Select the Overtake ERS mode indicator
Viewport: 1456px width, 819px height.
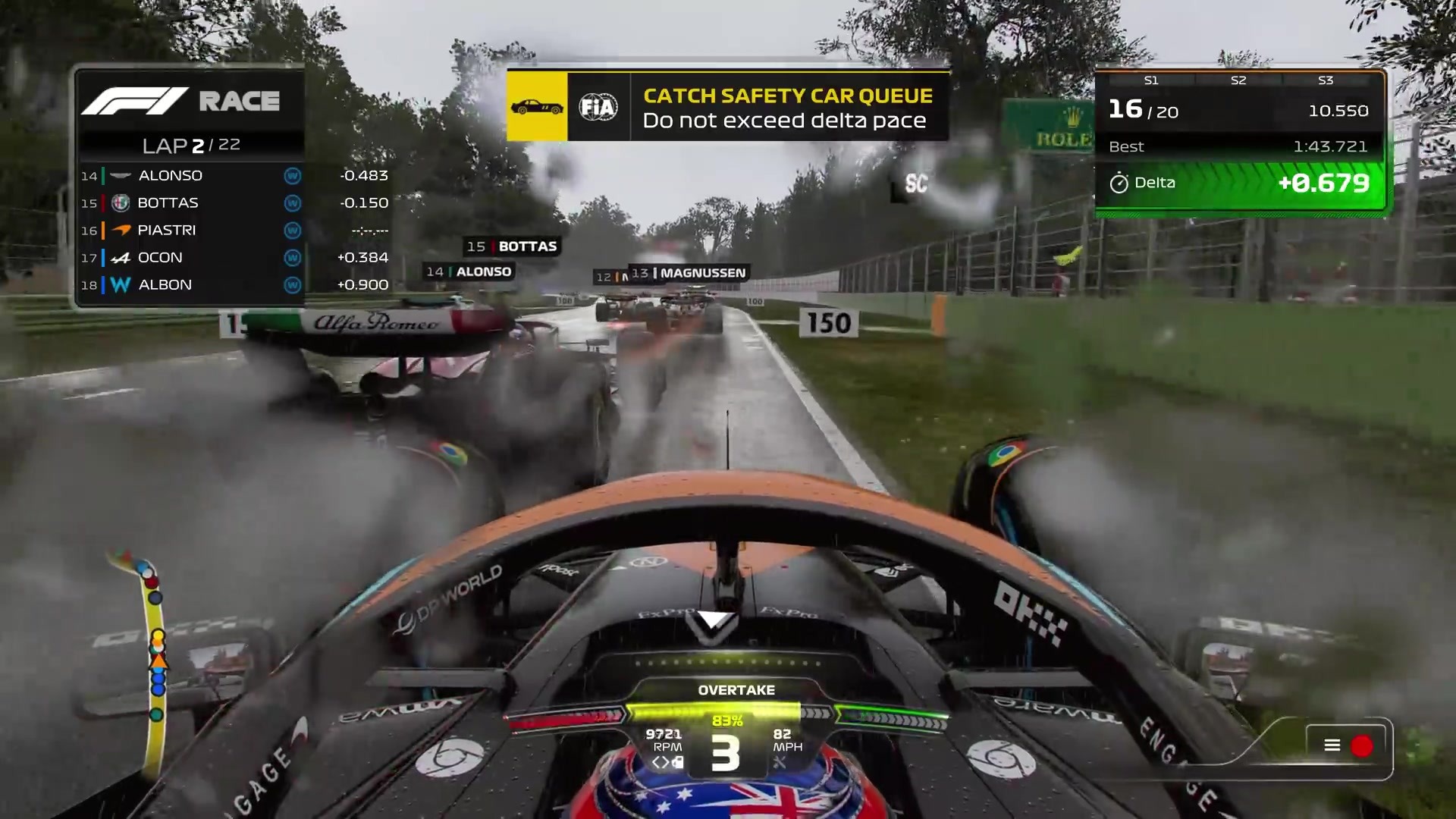pos(736,690)
